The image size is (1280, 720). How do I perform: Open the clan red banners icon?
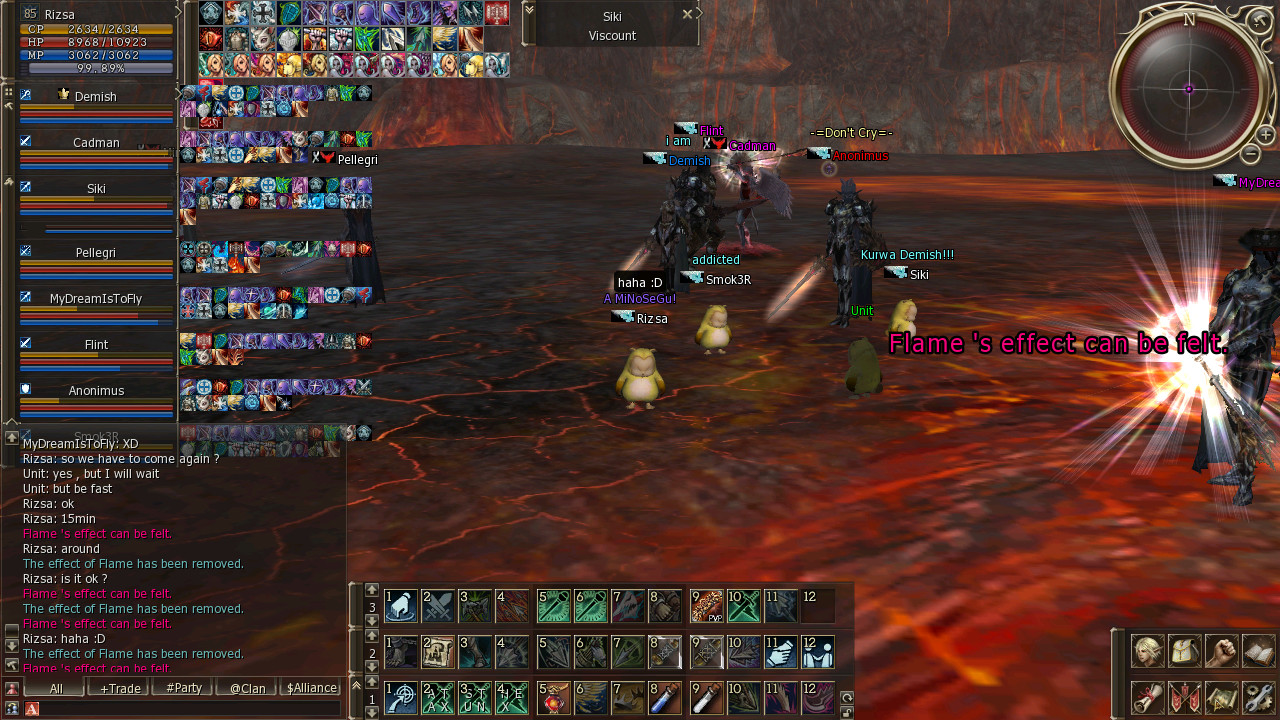pos(1185,697)
